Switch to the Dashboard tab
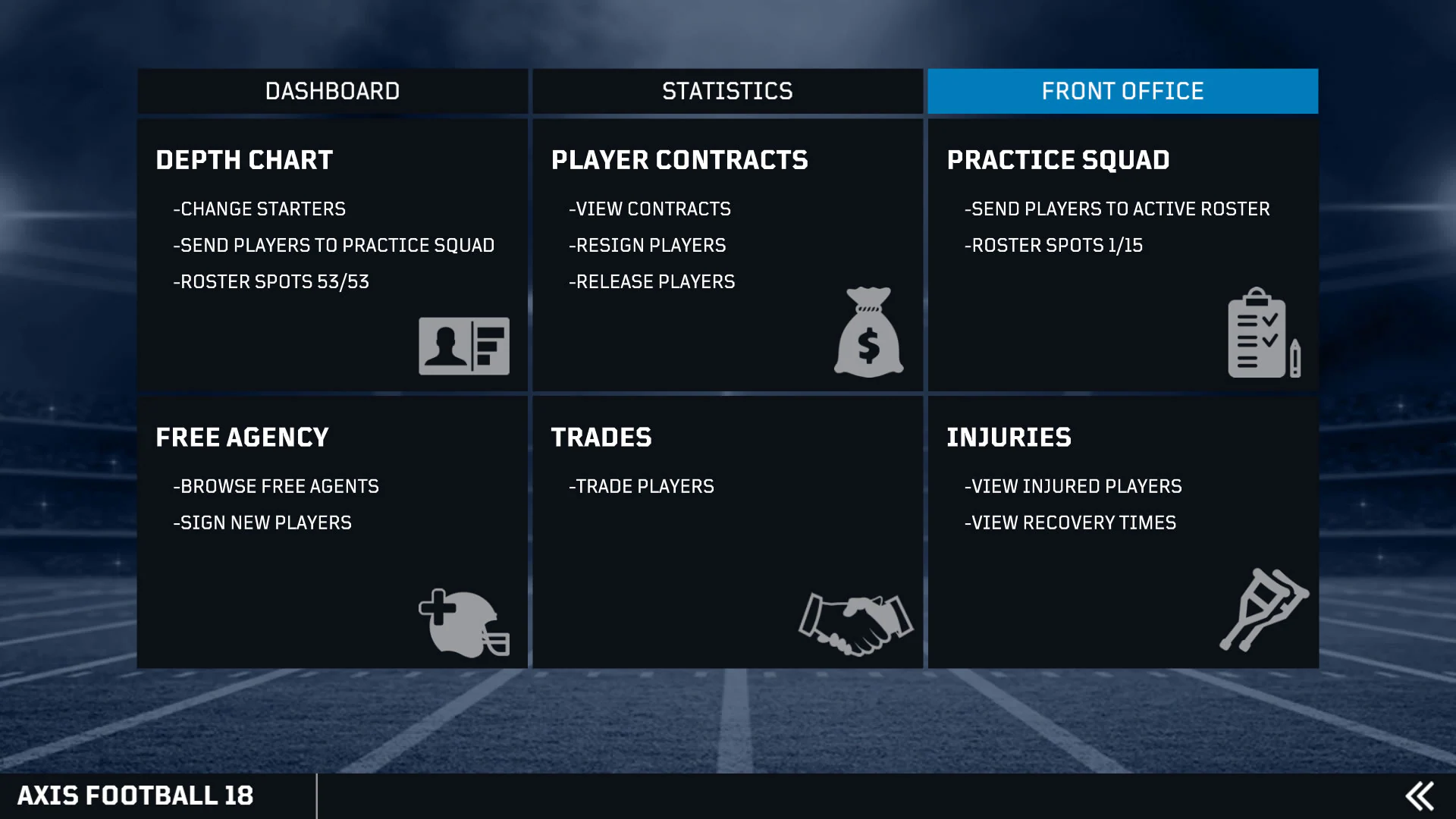1456x819 pixels. coord(332,91)
